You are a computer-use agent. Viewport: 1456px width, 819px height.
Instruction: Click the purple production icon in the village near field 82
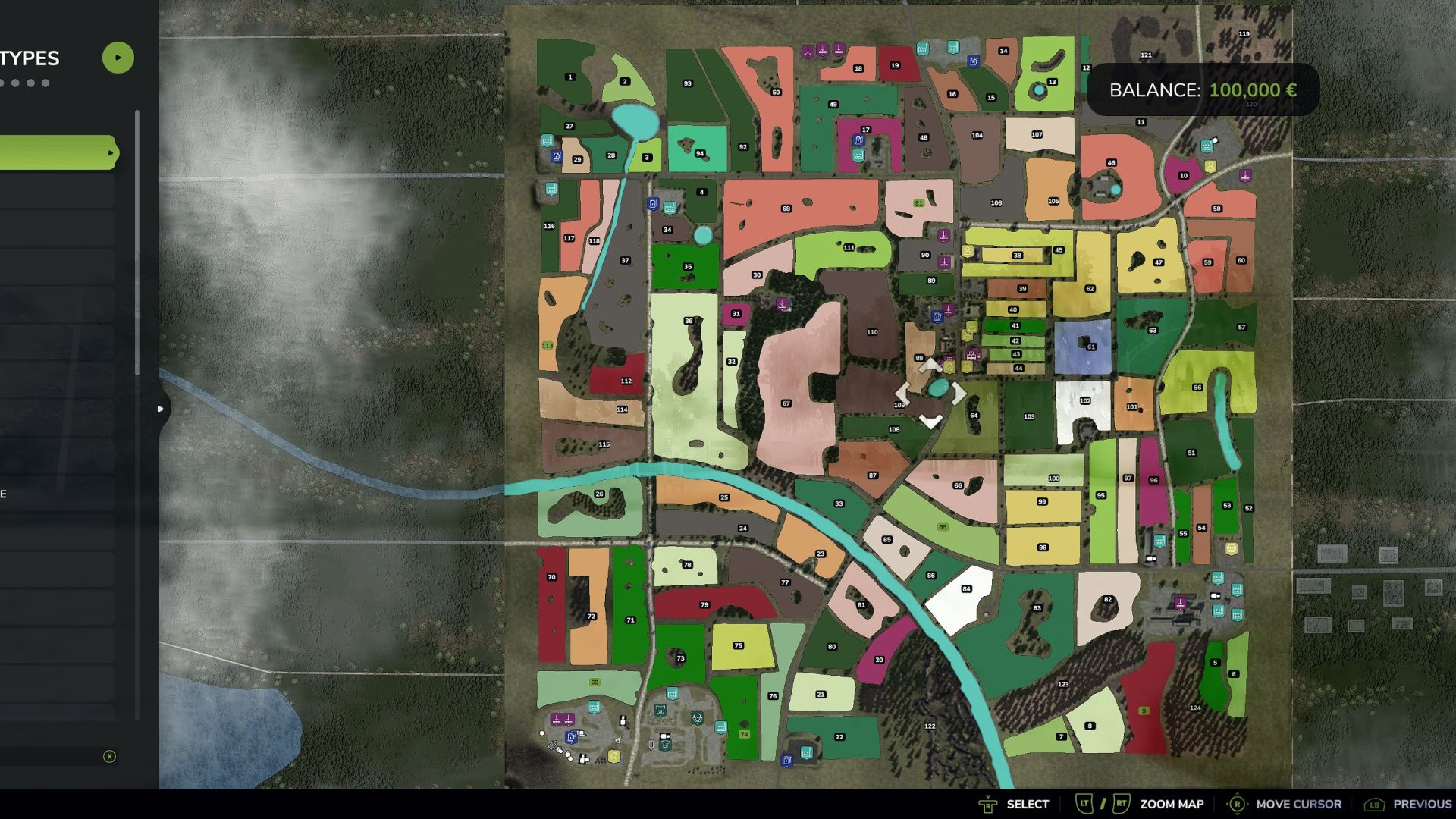(1180, 602)
